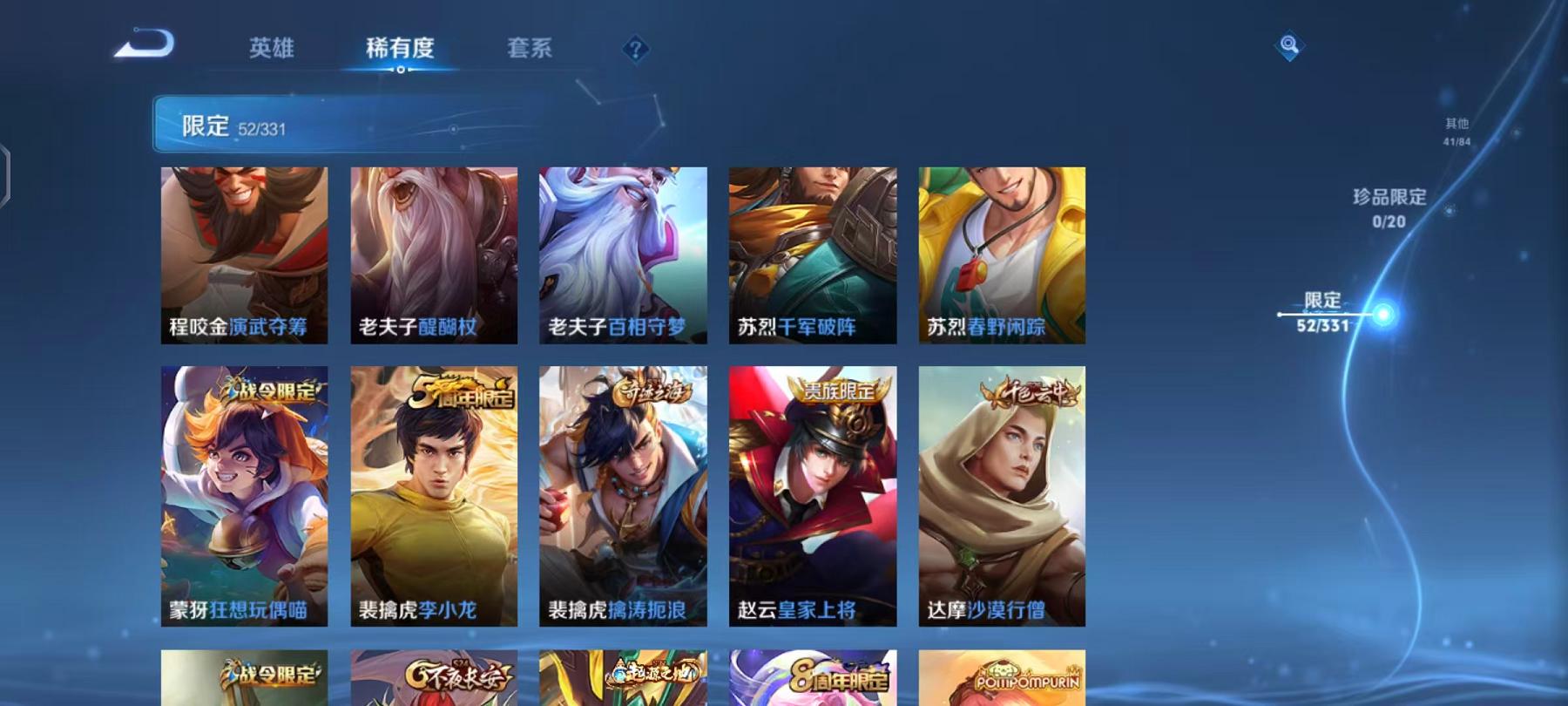The height and width of the screenshot is (706, 1568).
Task: Switch to the 英雄 tab
Action: (x=272, y=50)
